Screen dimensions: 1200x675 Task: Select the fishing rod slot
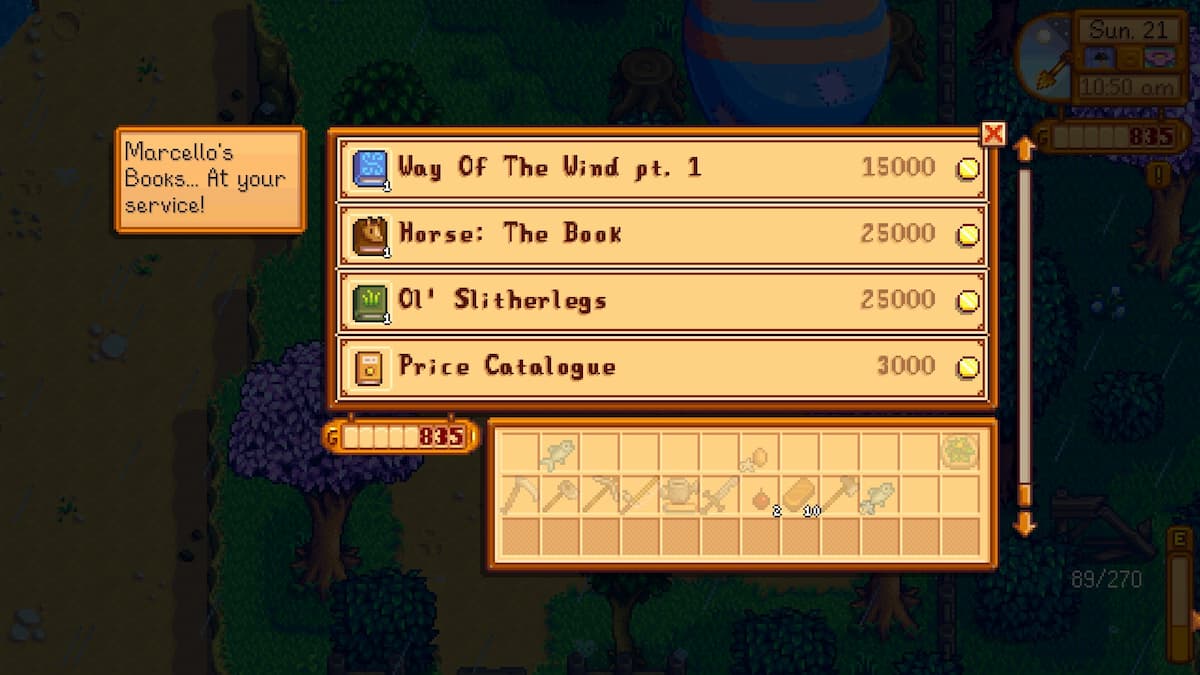coord(640,494)
